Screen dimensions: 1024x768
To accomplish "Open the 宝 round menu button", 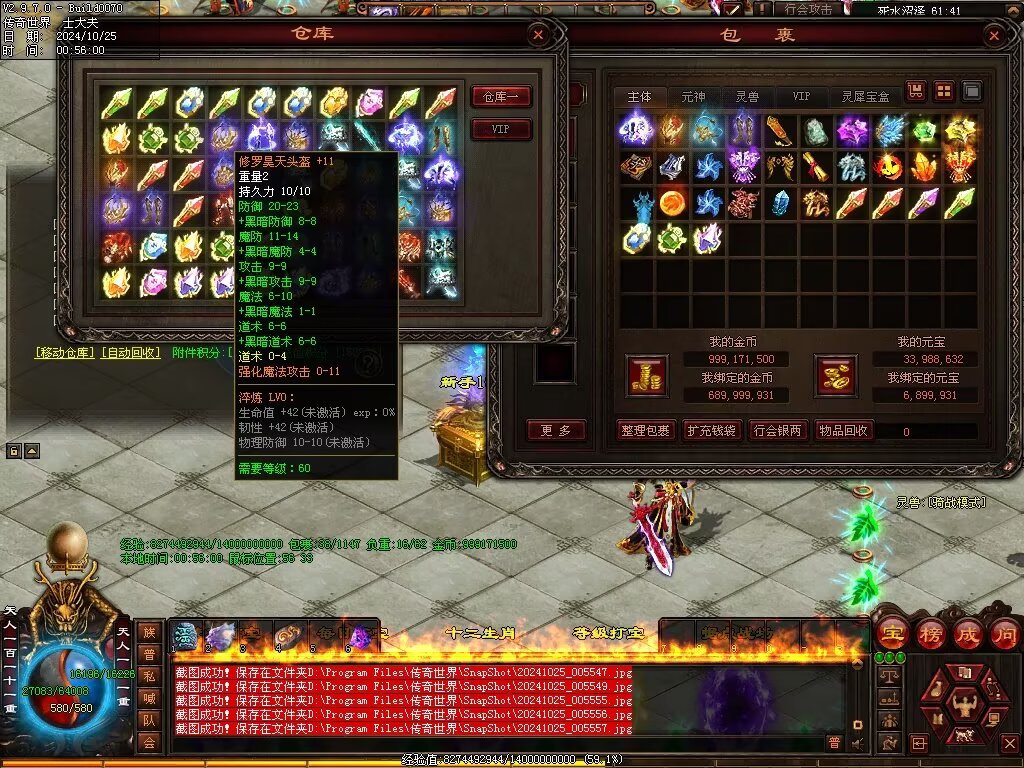I will [x=891, y=633].
